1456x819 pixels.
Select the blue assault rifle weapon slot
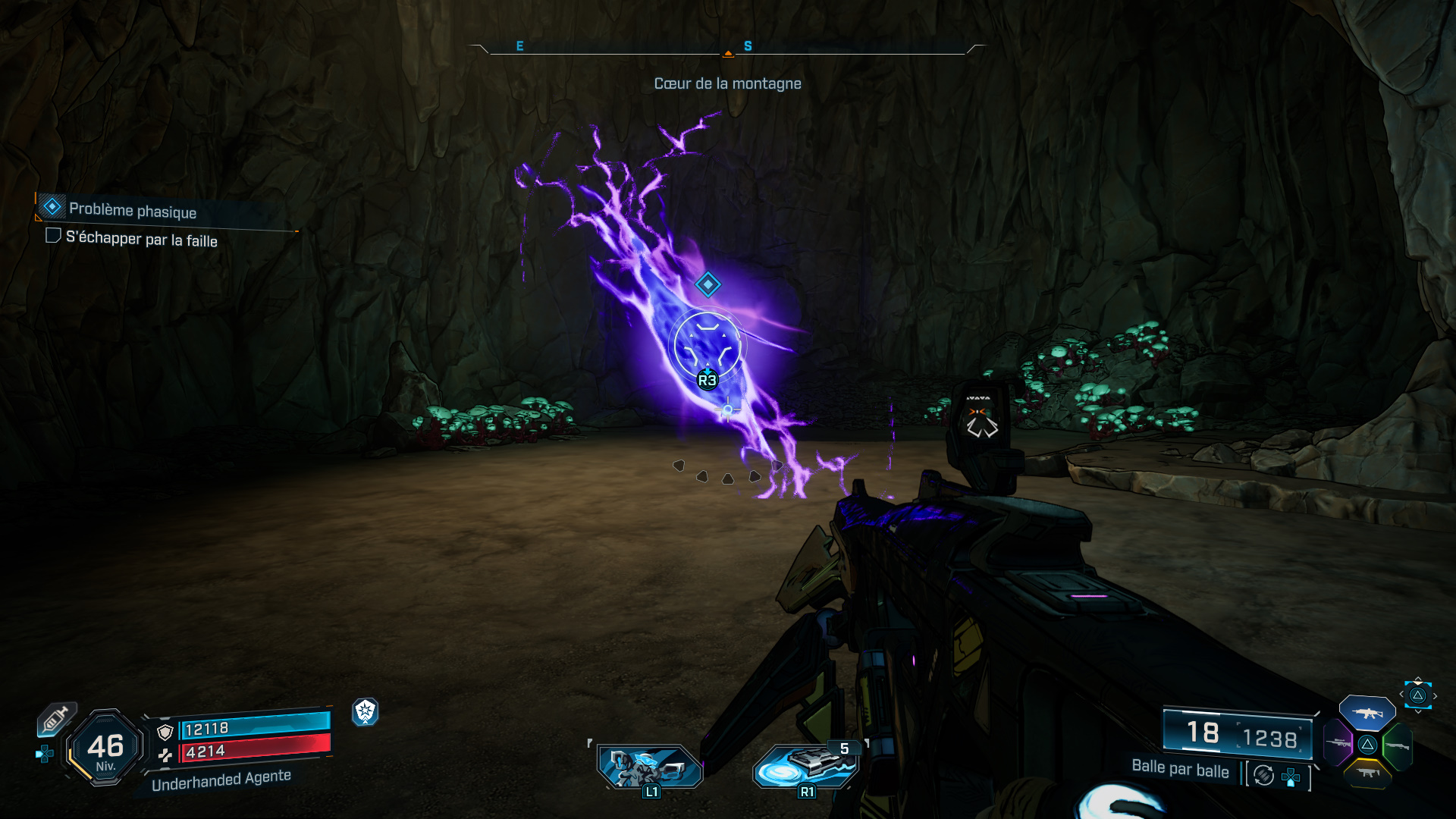pos(1367,713)
